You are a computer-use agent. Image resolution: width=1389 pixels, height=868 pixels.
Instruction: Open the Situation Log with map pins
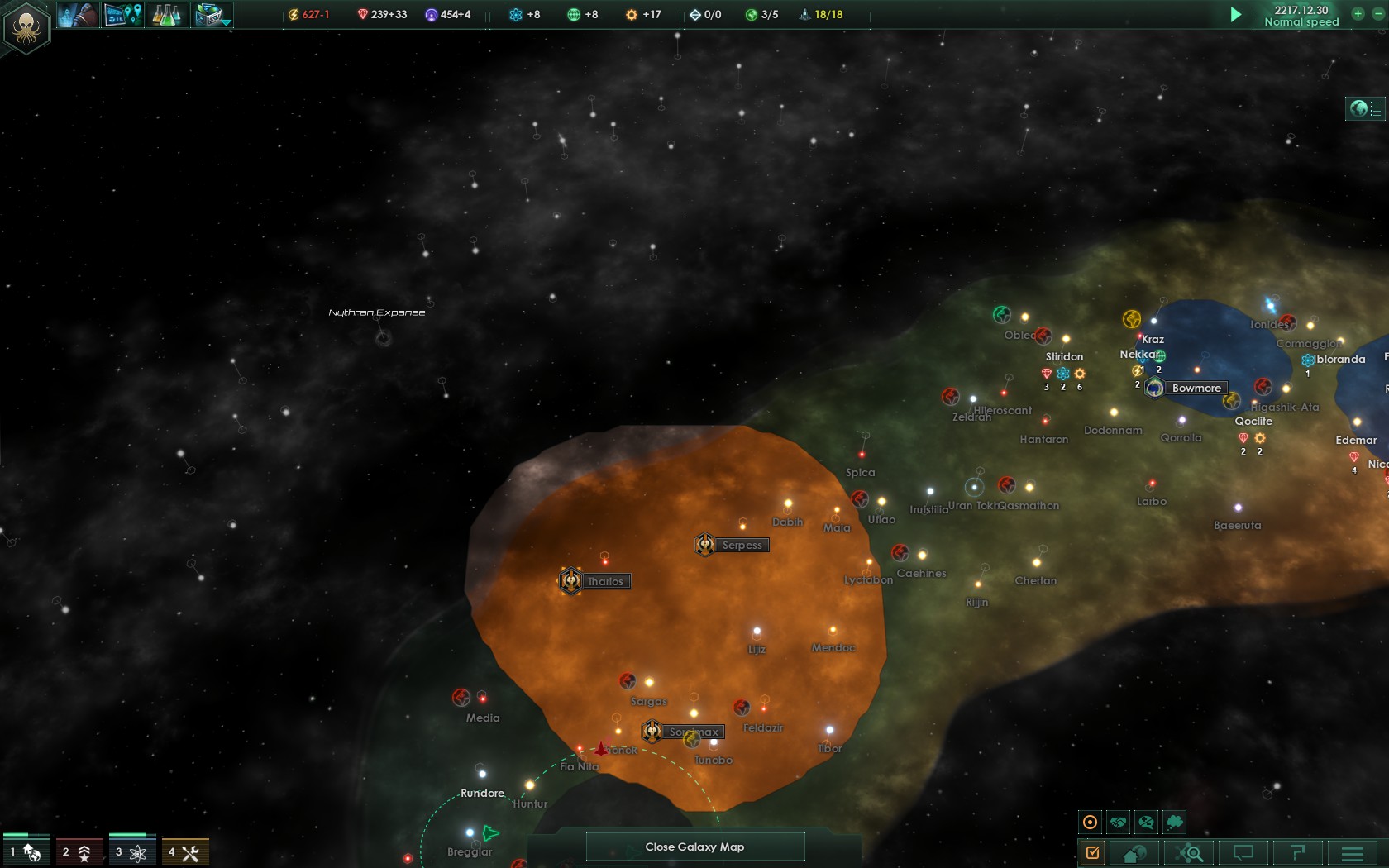coord(122,15)
